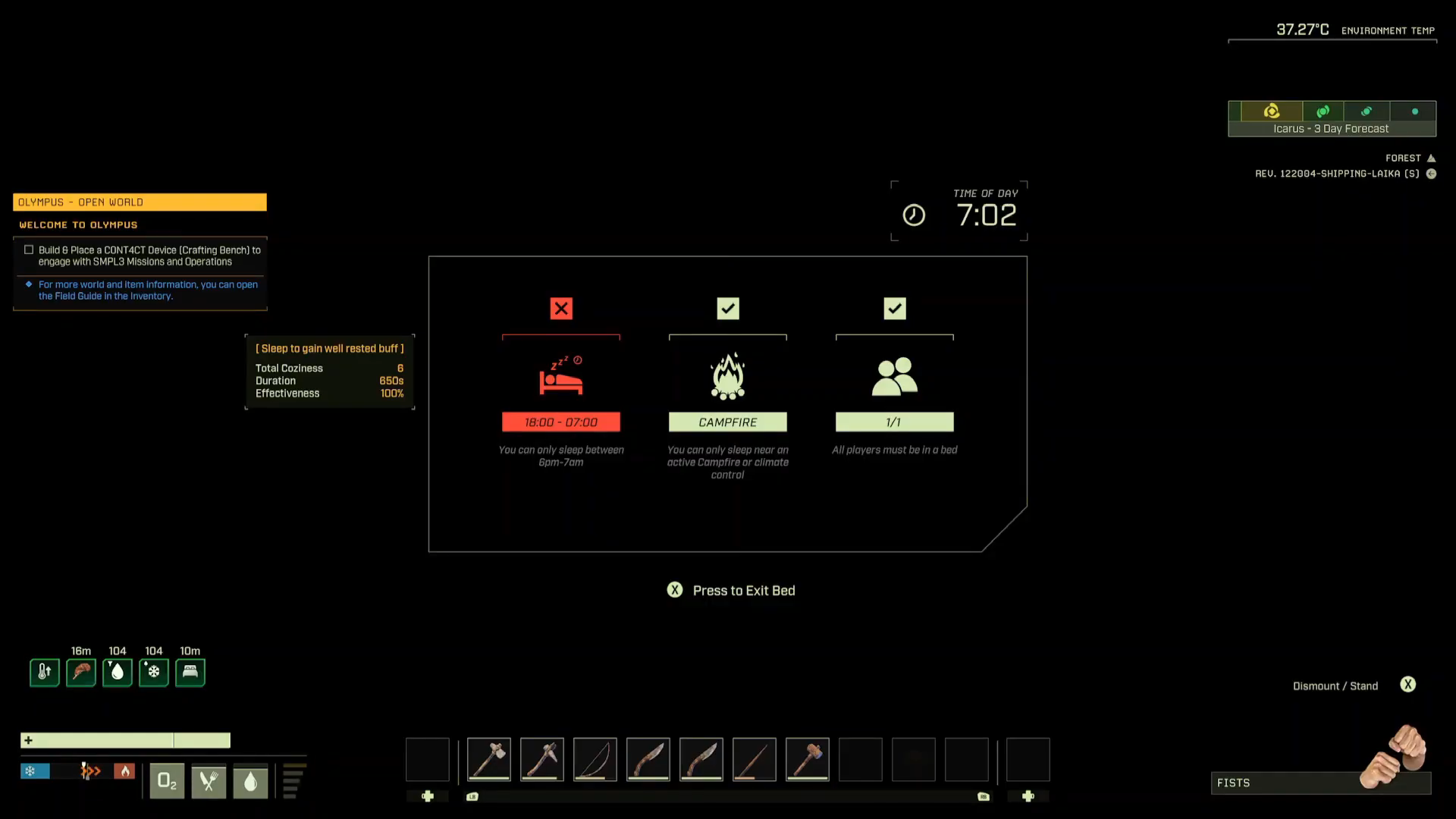
Task: Select the stone pickaxe hotbar slot
Action: tap(542, 759)
